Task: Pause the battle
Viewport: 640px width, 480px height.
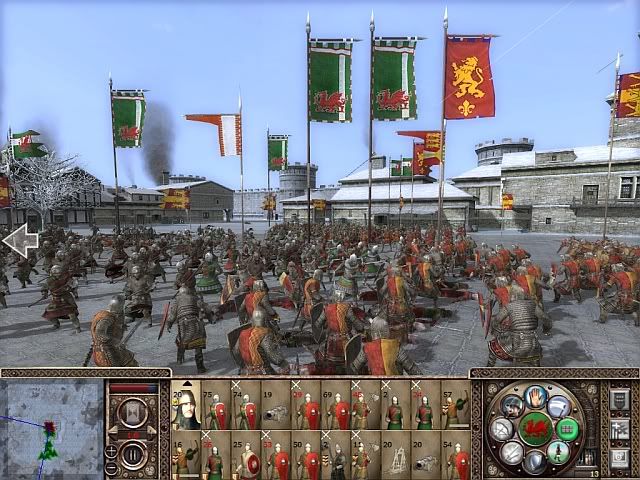Action: click(x=132, y=453)
